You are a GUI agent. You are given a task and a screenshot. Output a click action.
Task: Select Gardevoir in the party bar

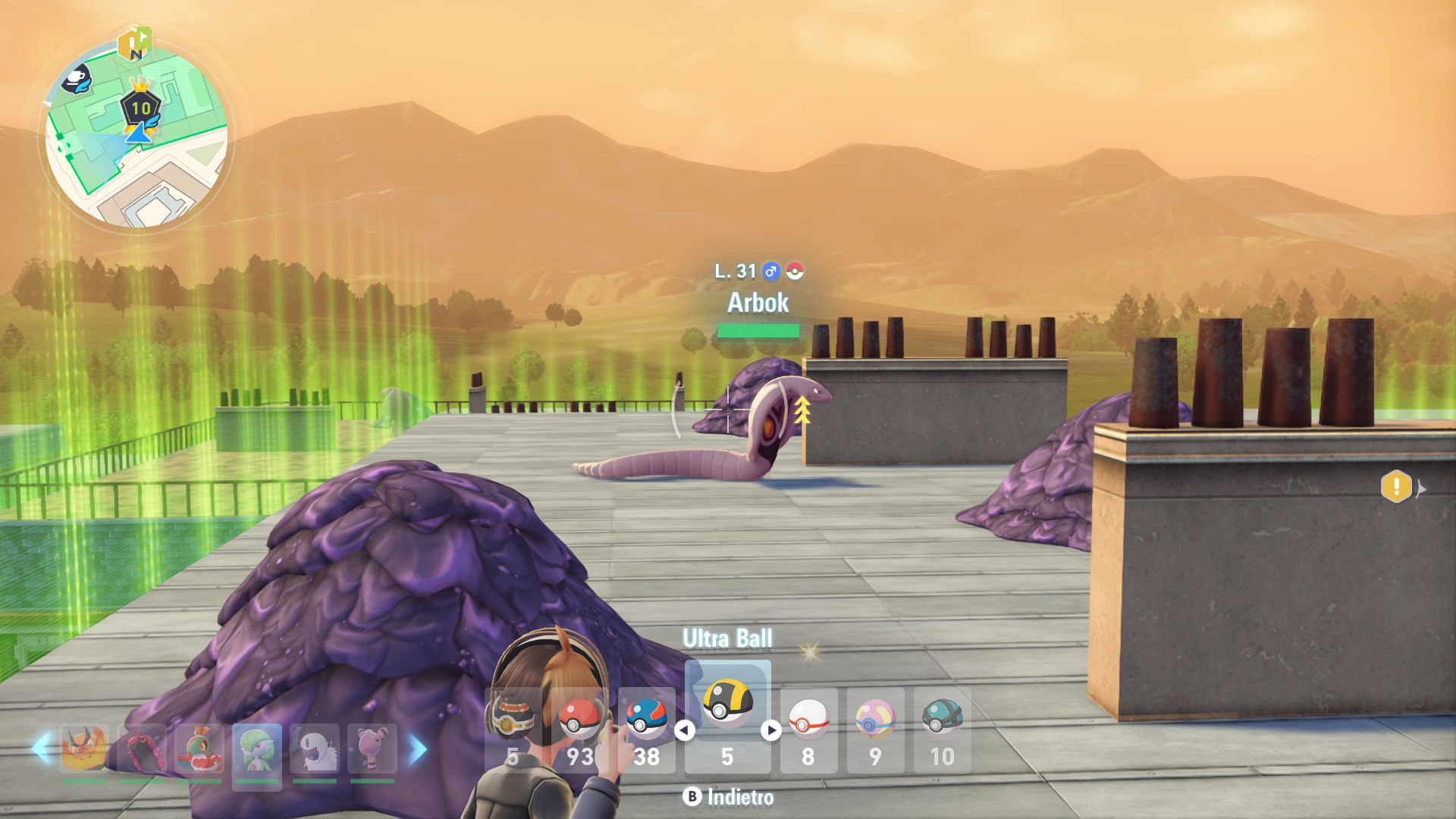click(x=256, y=751)
